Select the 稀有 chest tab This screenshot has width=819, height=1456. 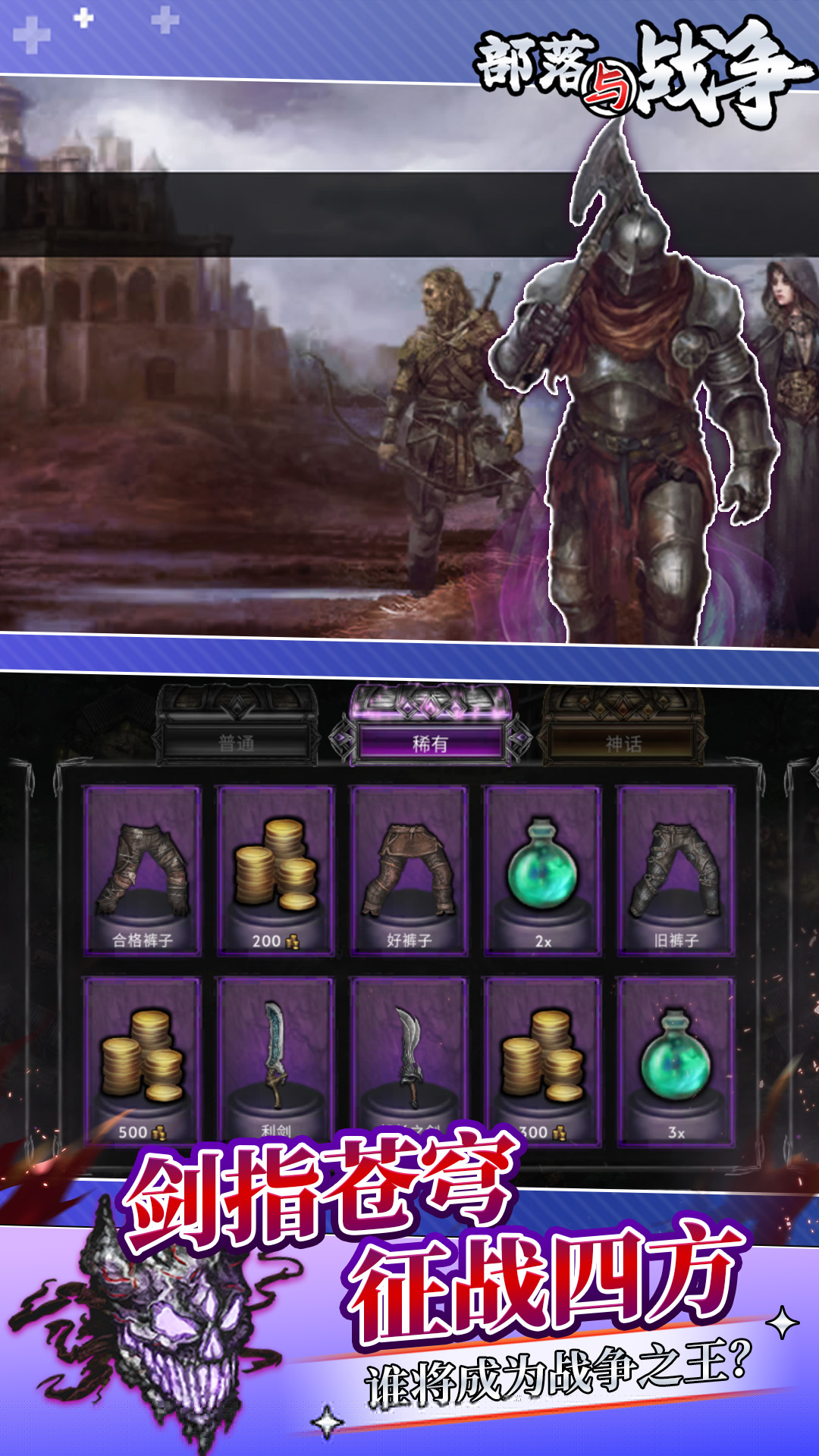(x=430, y=742)
